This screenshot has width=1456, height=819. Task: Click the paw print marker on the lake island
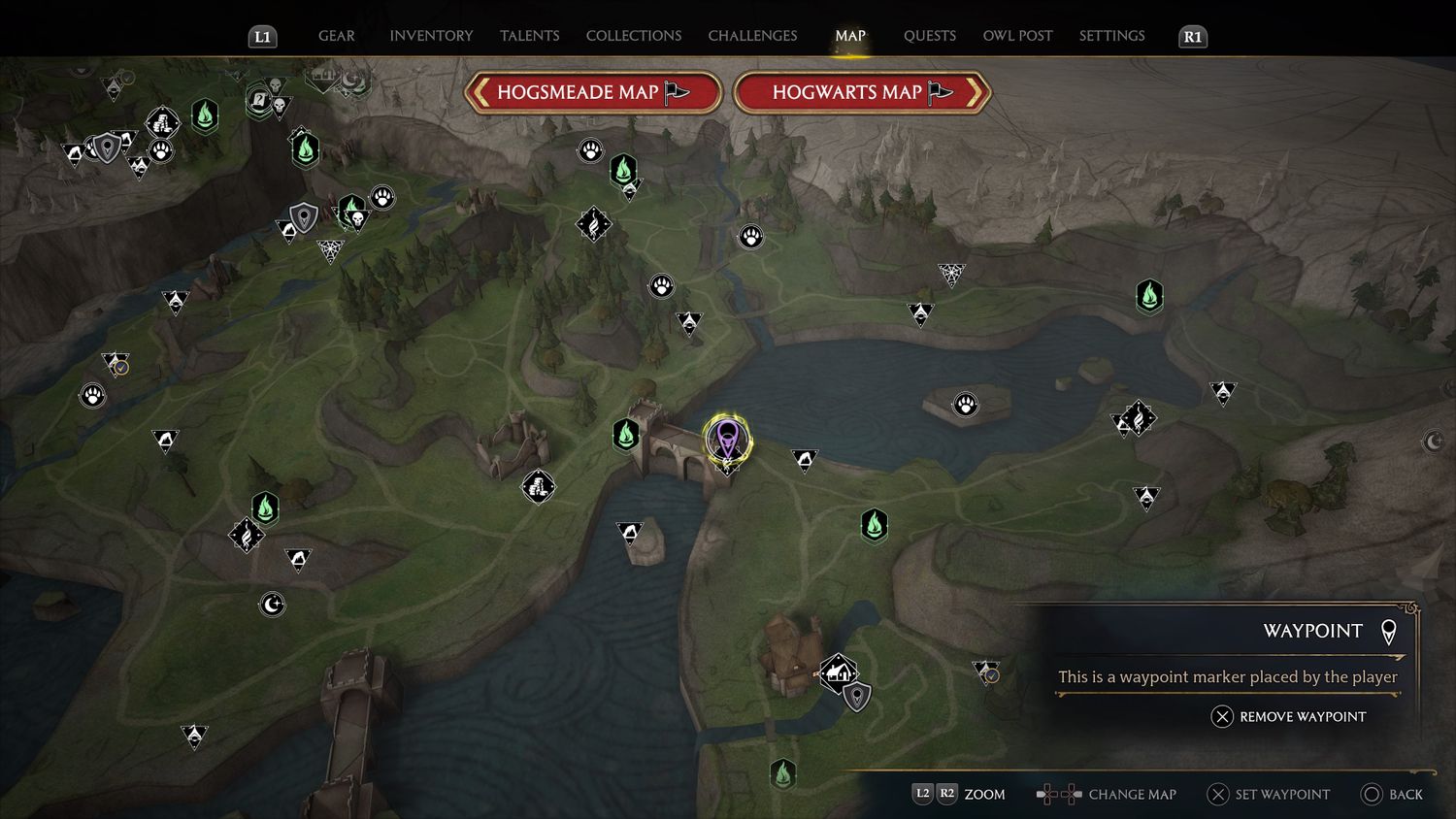point(965,404)
